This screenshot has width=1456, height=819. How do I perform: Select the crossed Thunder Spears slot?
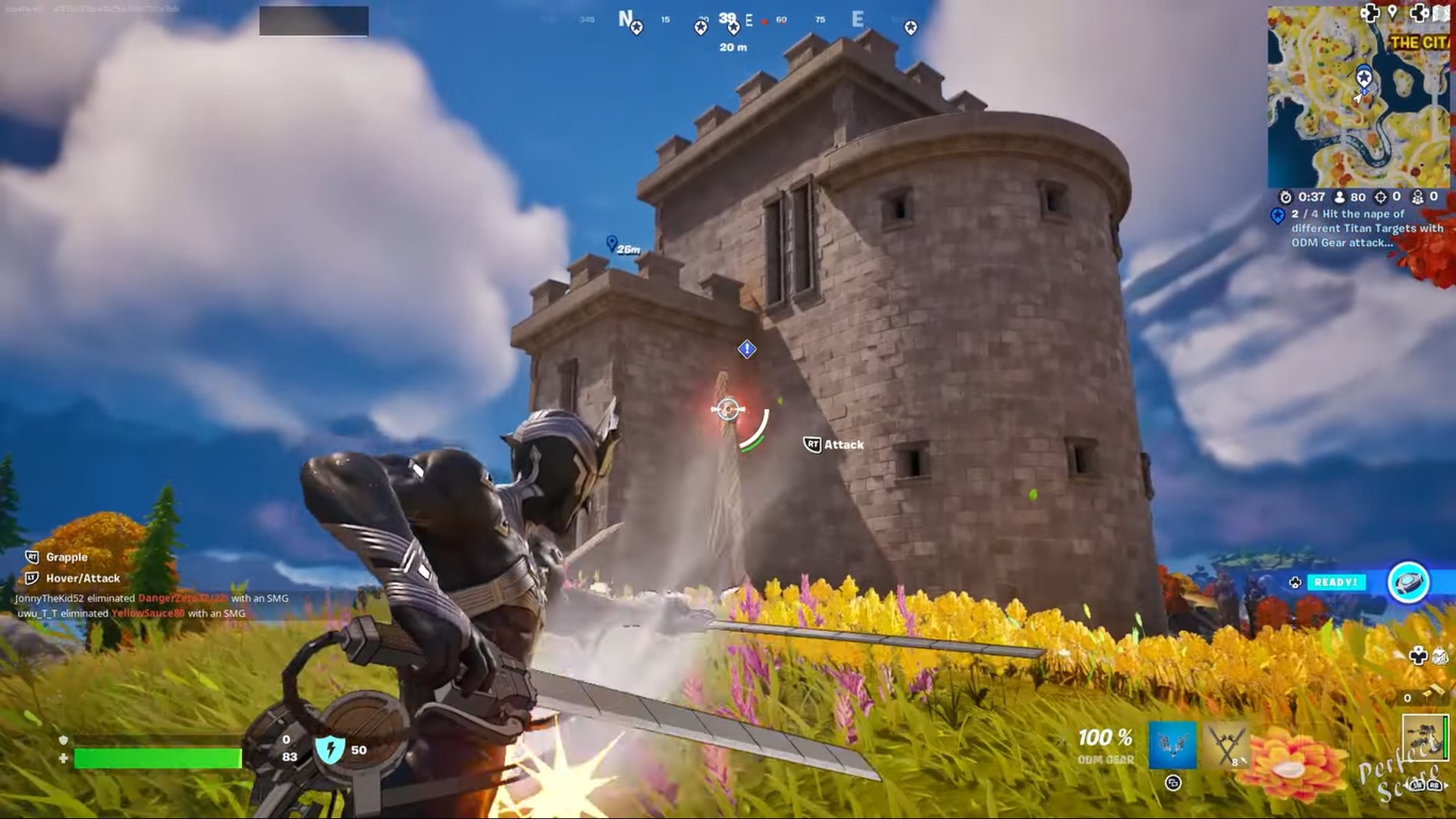pos(1225,745)
